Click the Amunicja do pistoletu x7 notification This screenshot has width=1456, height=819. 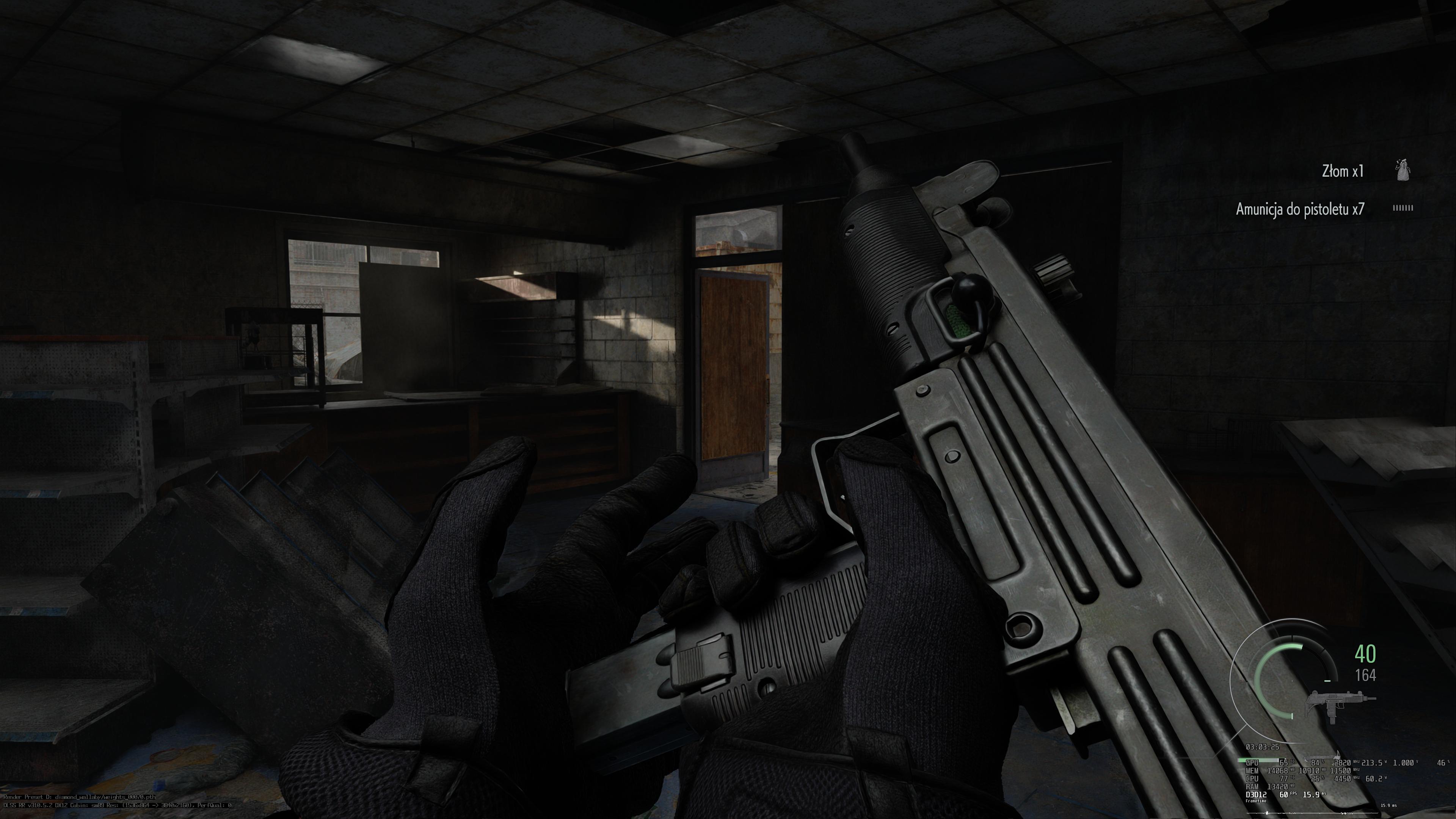click(x=1300, y=209)
